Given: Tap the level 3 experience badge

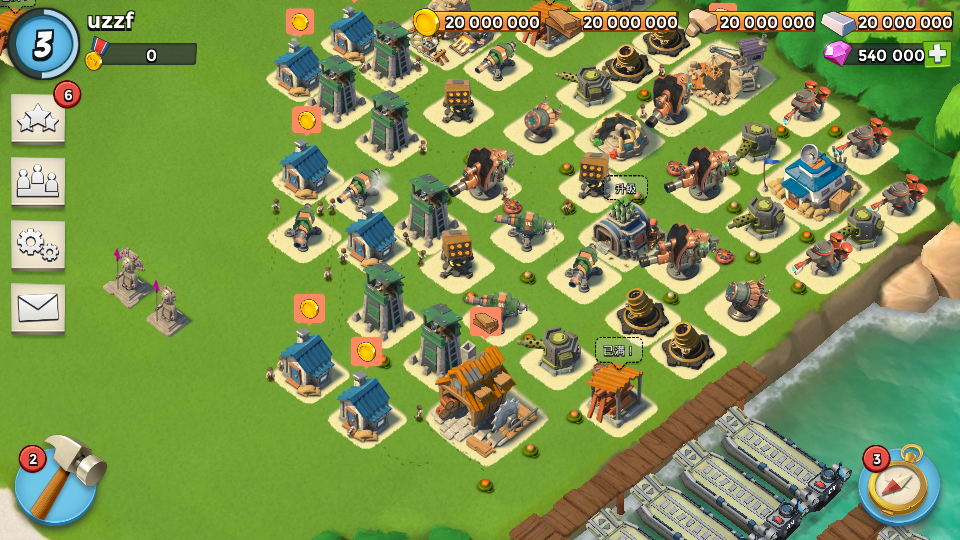Looking at the screenshot, I should click(x=43, y=44).
